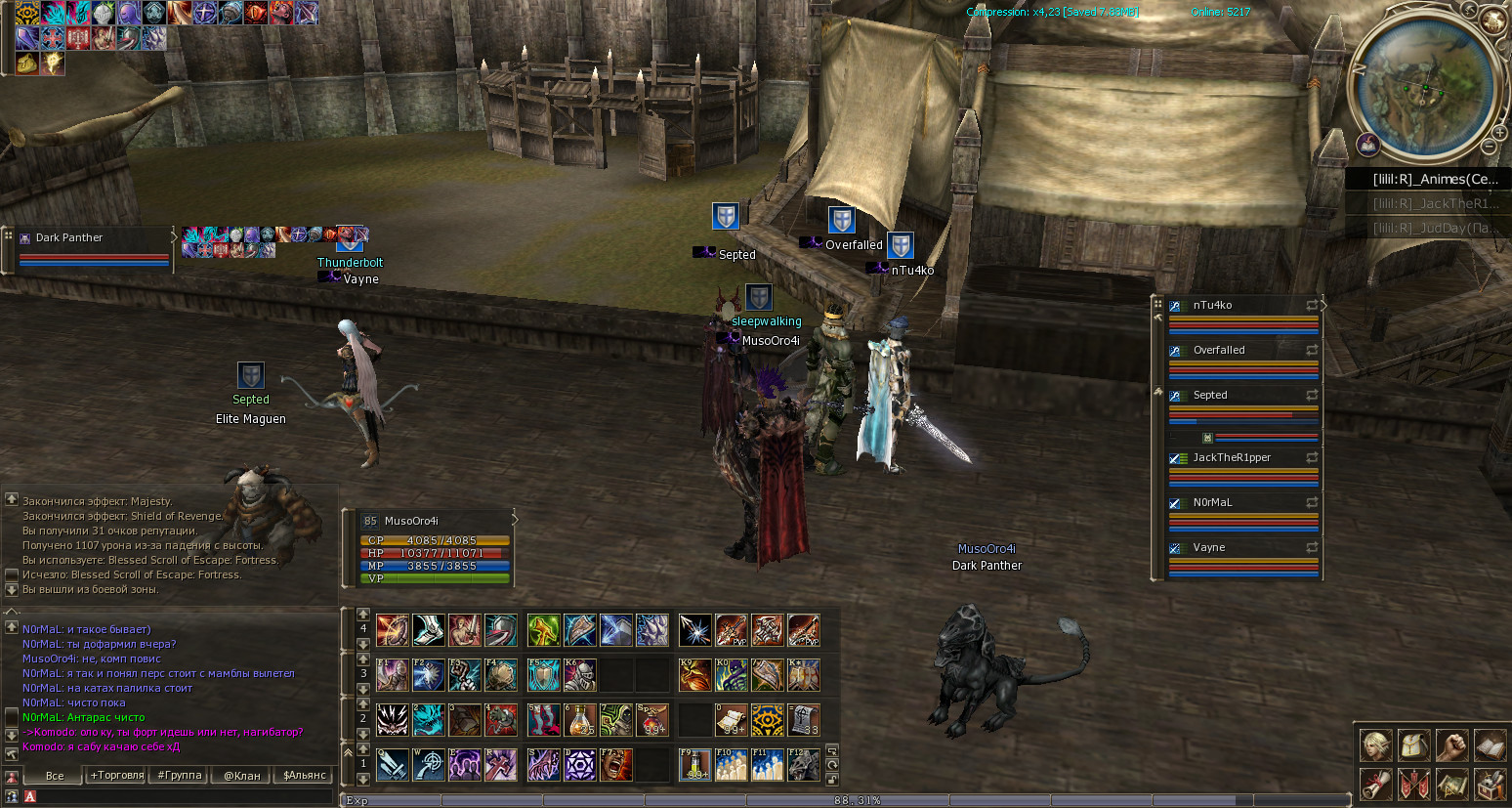
Task: Open the skills book icon
Action: coord(1490,745)
